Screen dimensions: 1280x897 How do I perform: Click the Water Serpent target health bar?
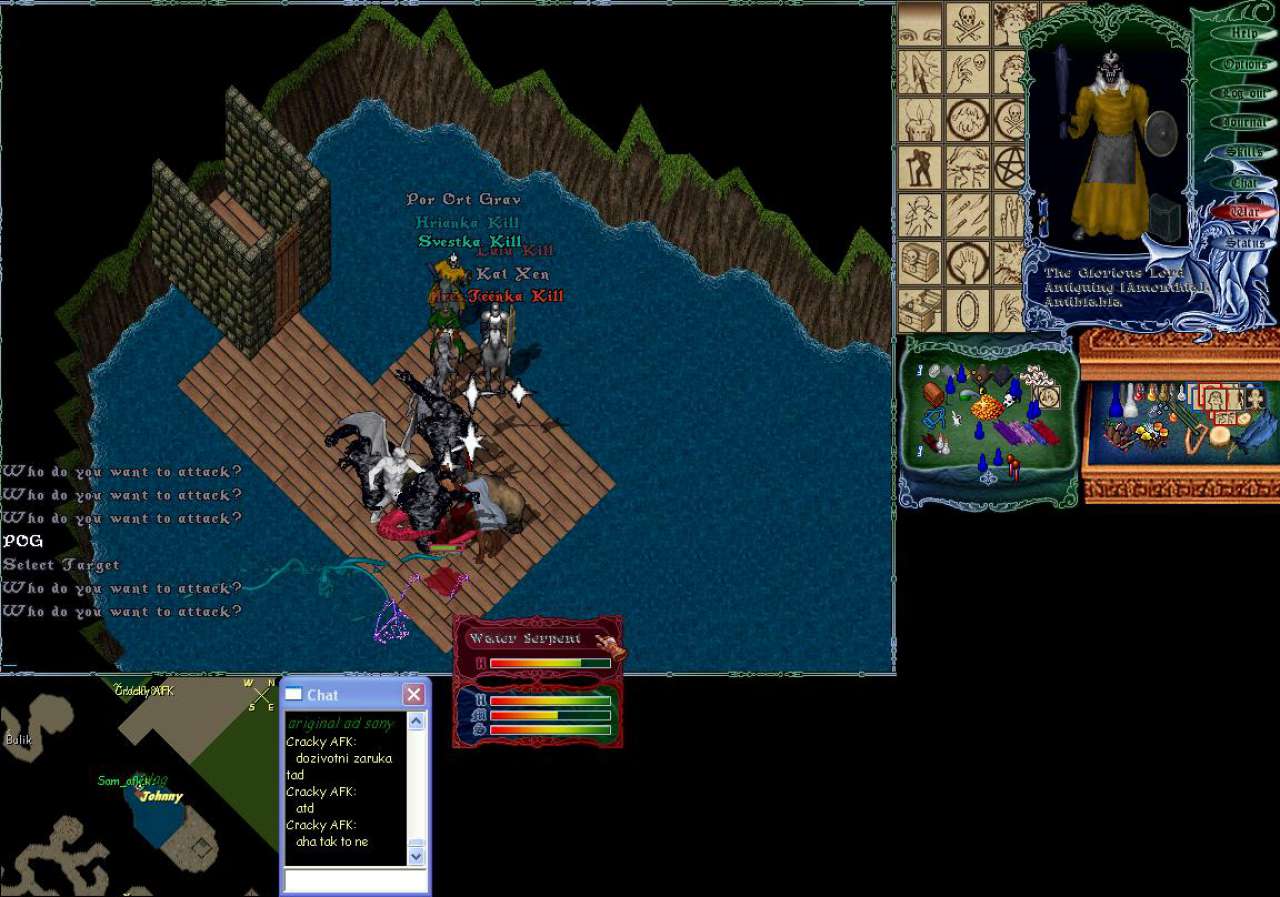click(550, 663)
